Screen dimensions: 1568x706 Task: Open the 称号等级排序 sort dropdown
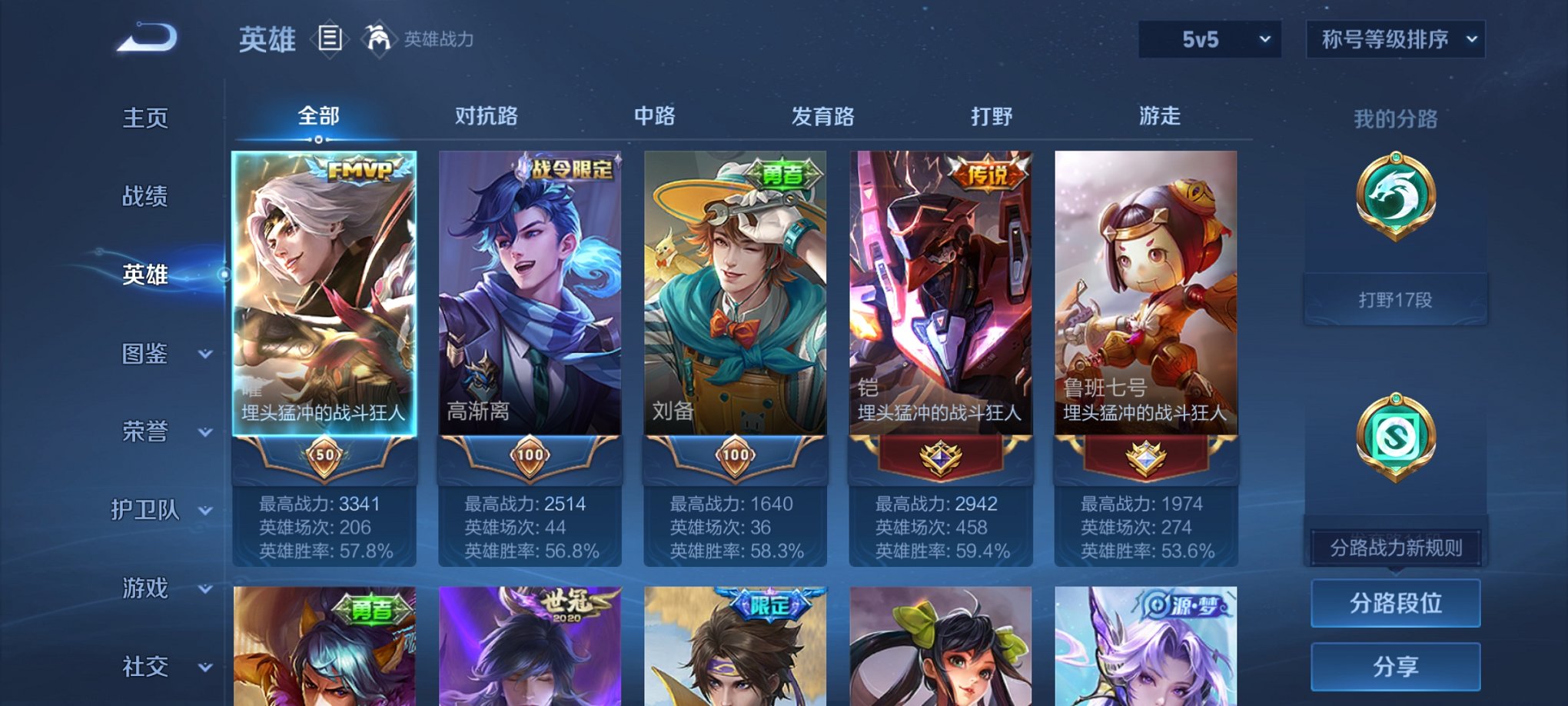(x=1395, y=37)
